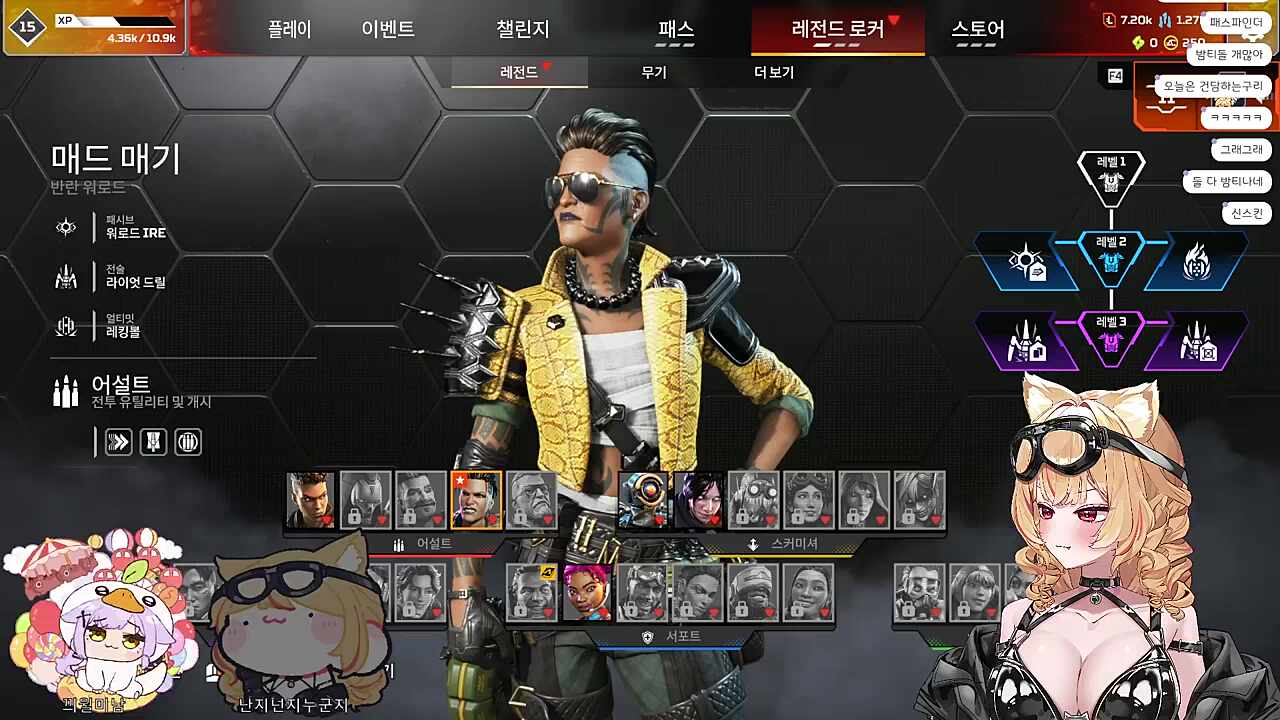1280x720 pixels.
Task: Click the circular ammo assault perk icon
Action: (187, 442)
